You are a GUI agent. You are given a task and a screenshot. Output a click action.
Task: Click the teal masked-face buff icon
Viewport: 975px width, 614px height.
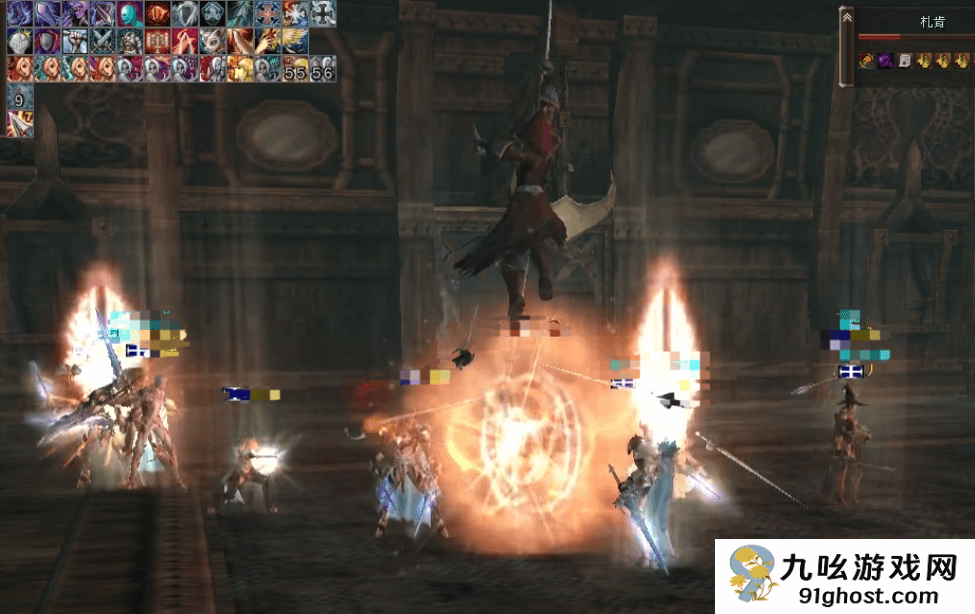(130, 14)
